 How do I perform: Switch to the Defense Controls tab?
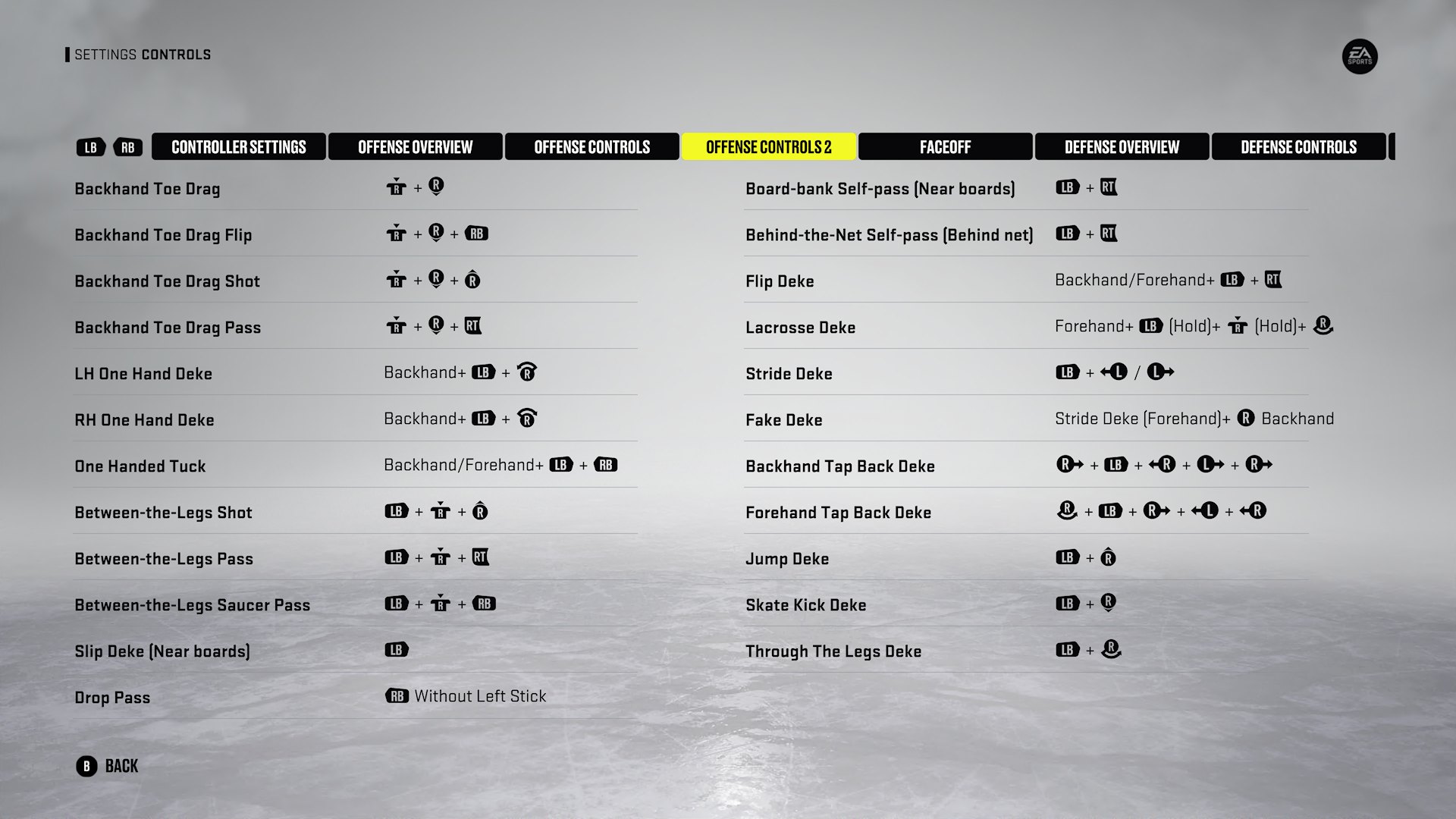(1298, 147)
